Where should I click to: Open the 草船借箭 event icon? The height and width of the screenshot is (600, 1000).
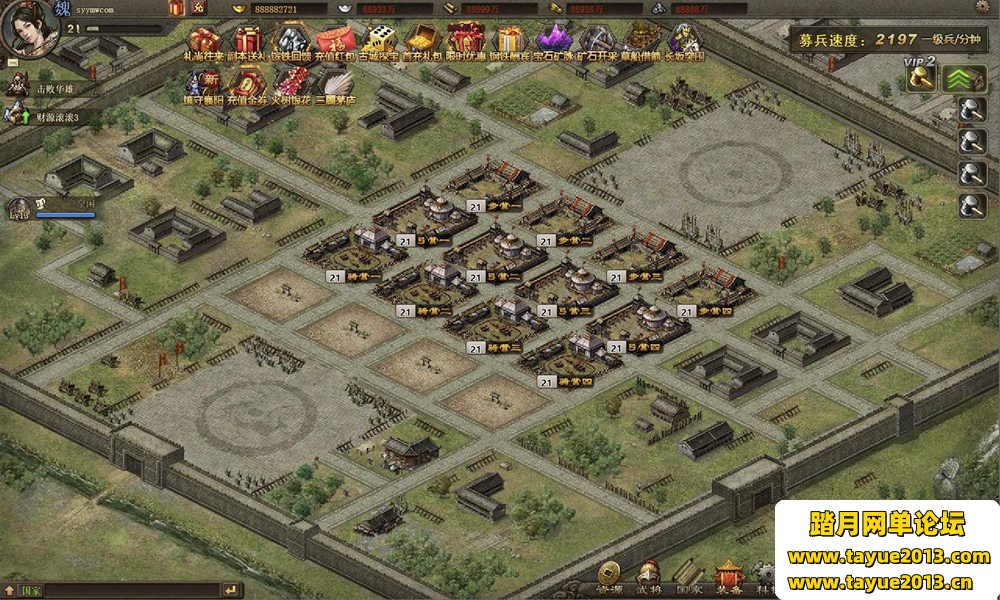pos(641,40)
